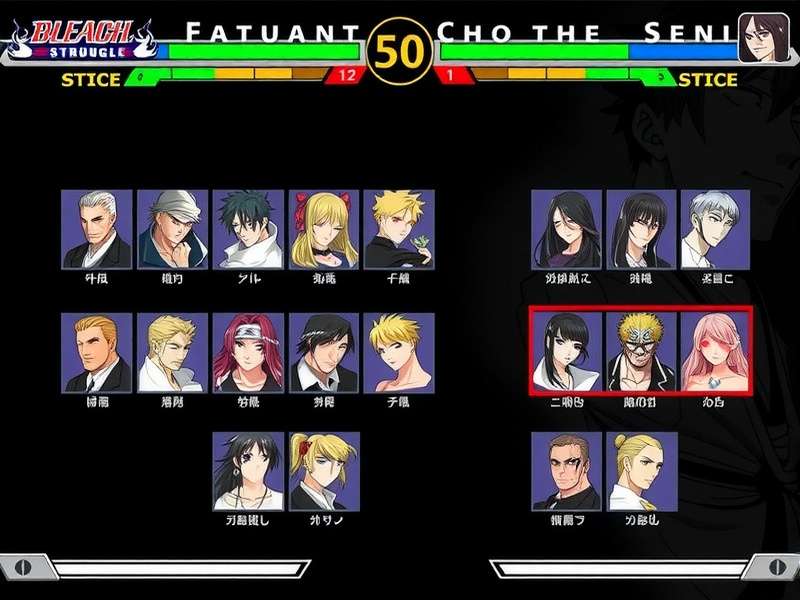
Task: Choose the brown-haired man with scarred eye
Action: (x=566, y=471)
